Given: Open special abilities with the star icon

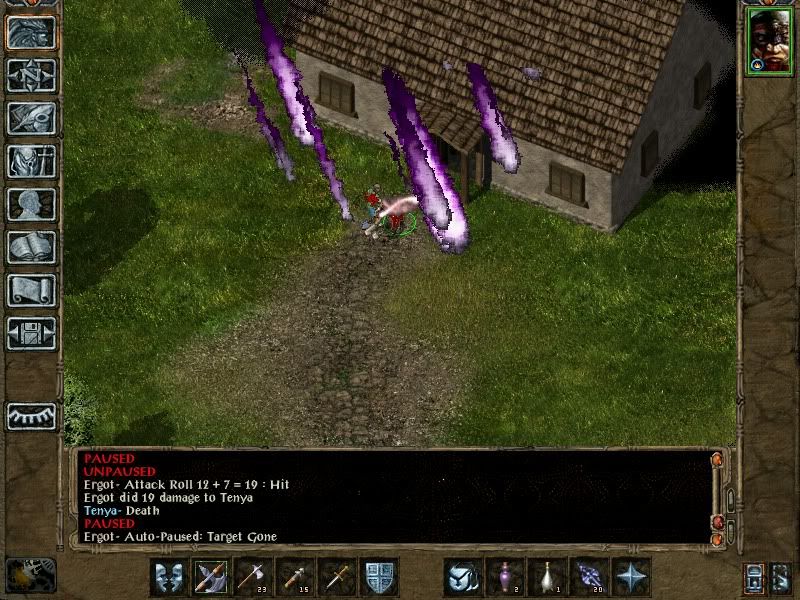Looking at the screenshot, I should coord(631,577).
